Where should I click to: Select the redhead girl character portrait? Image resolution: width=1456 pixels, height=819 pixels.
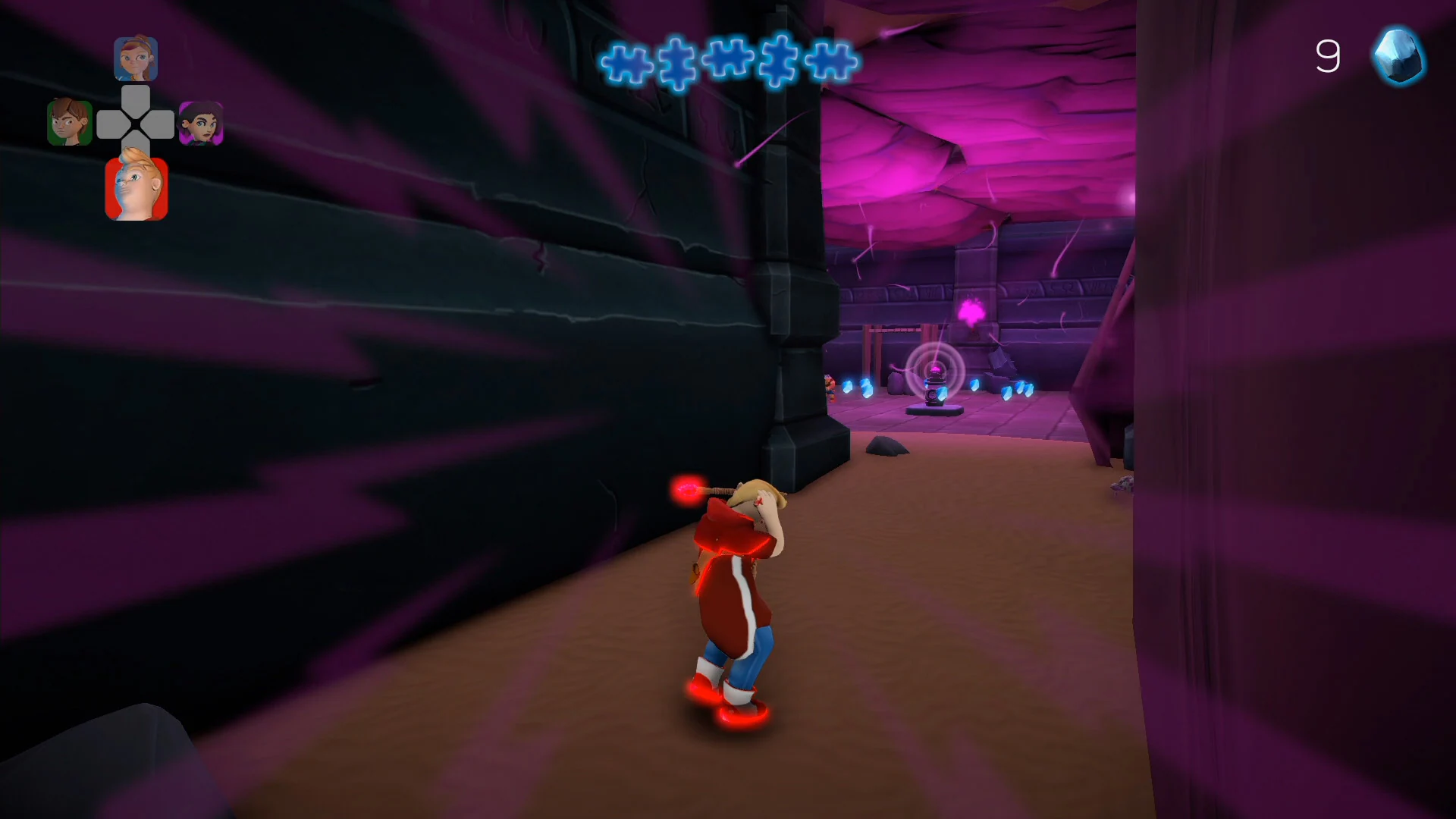[136, 58]
